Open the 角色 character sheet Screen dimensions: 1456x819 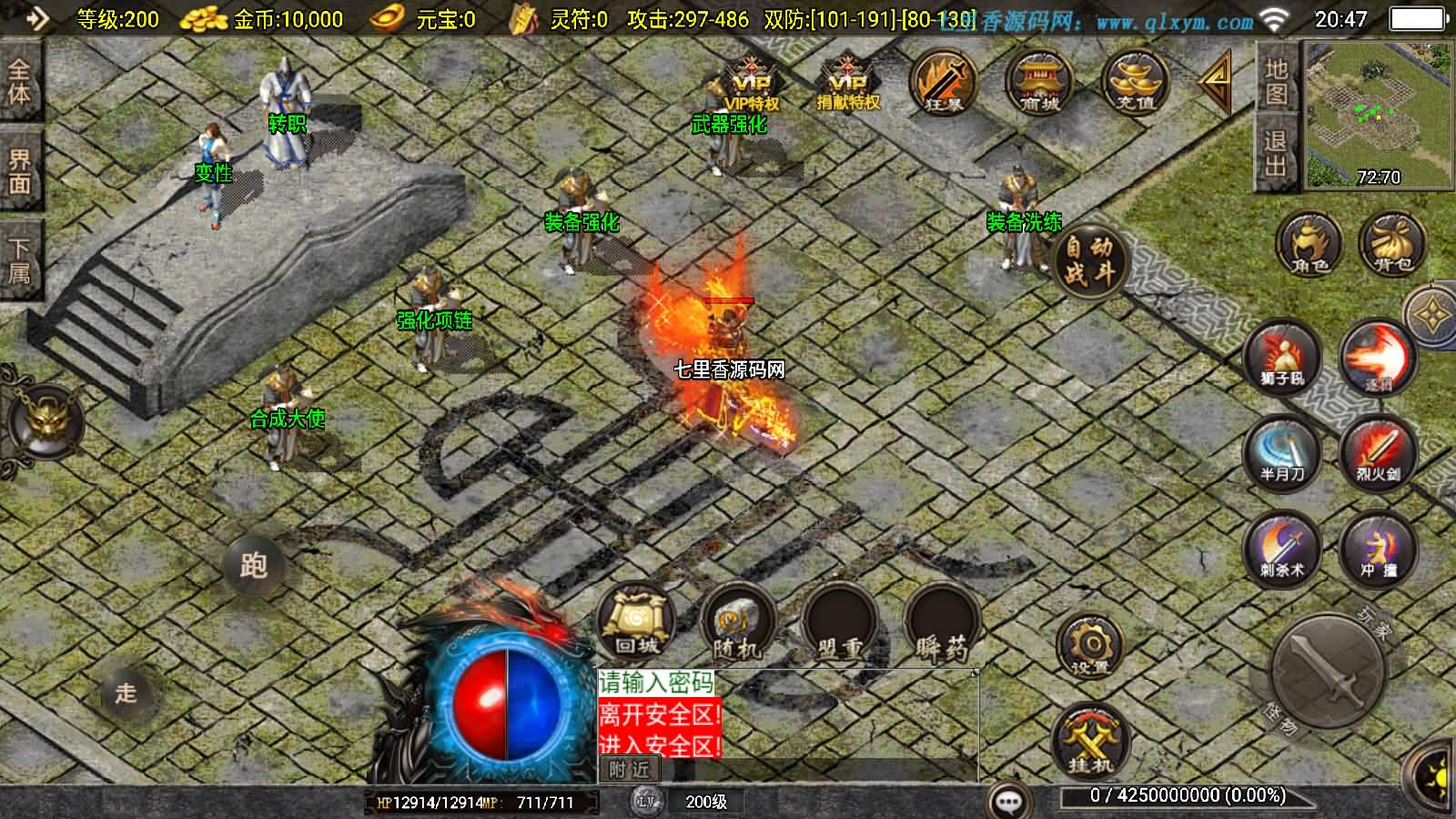click(x=1309, y=244)
